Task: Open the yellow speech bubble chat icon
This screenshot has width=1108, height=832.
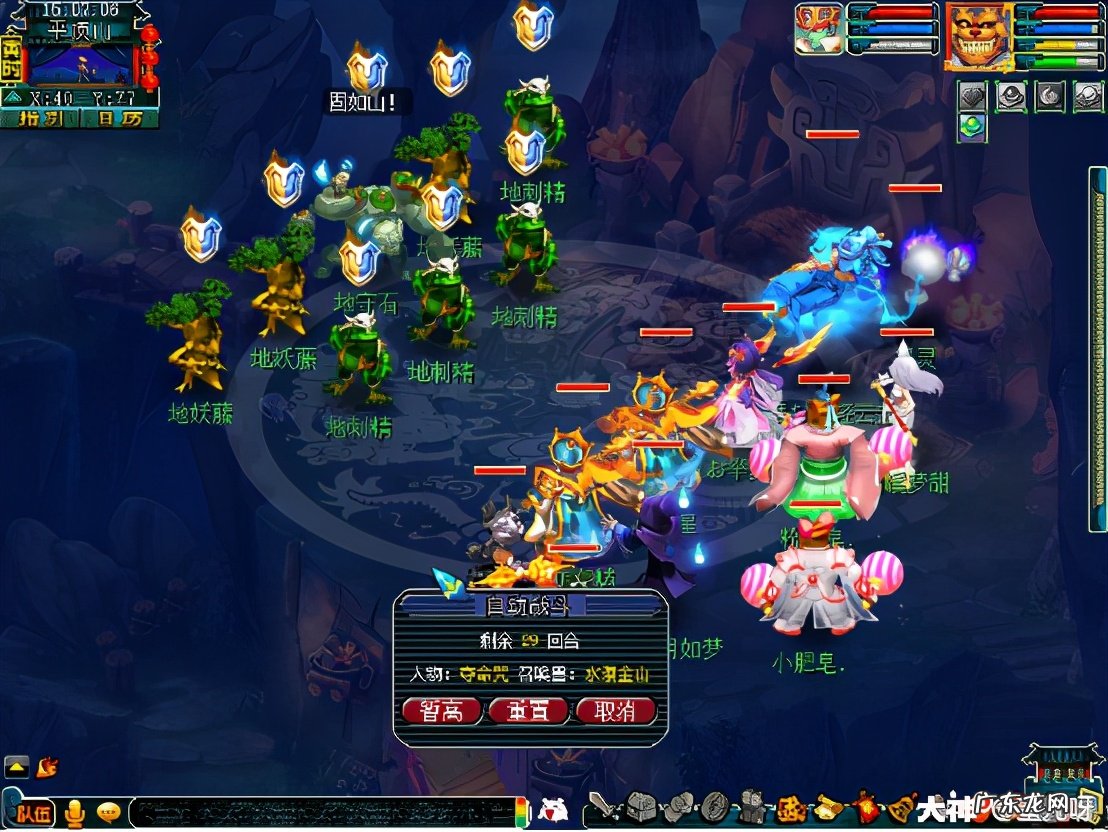Action: (x=109, y=813)
